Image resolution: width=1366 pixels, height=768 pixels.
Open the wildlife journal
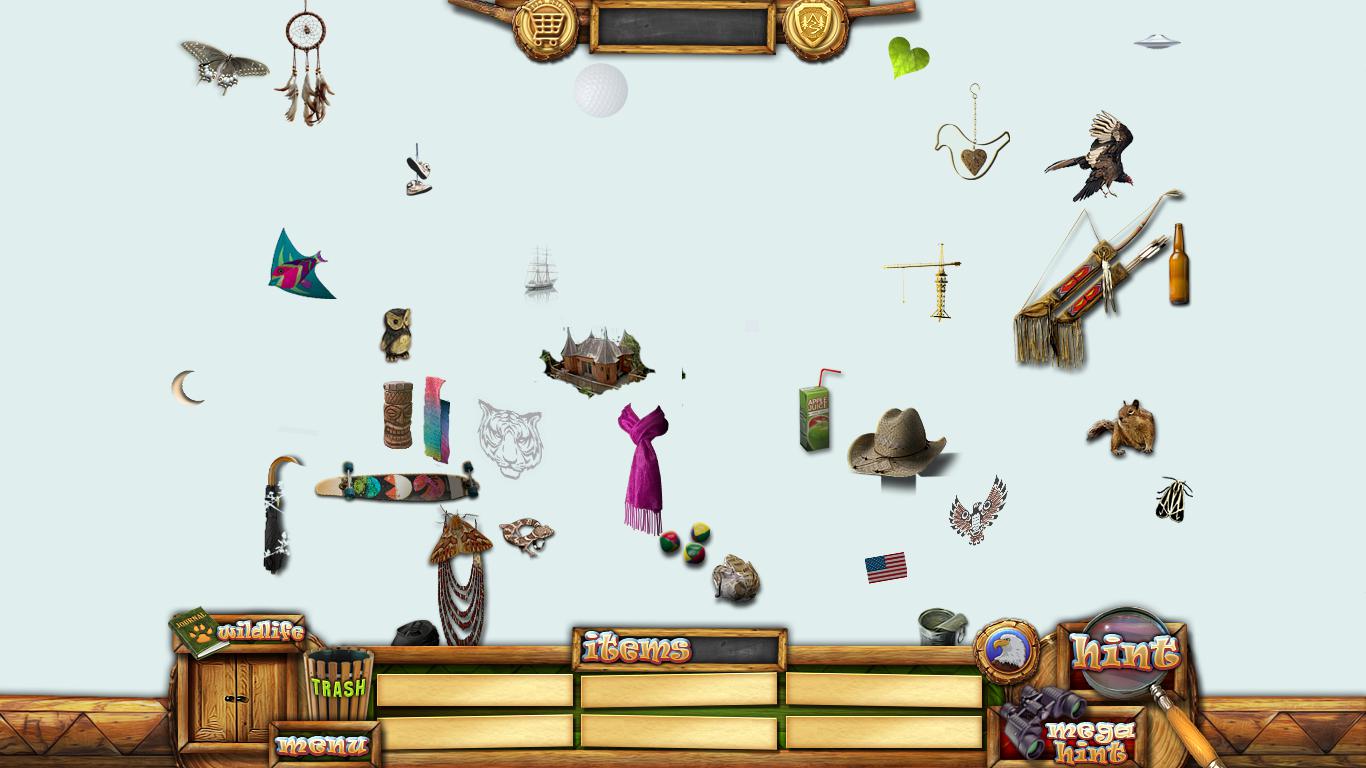tap(238, 632)
